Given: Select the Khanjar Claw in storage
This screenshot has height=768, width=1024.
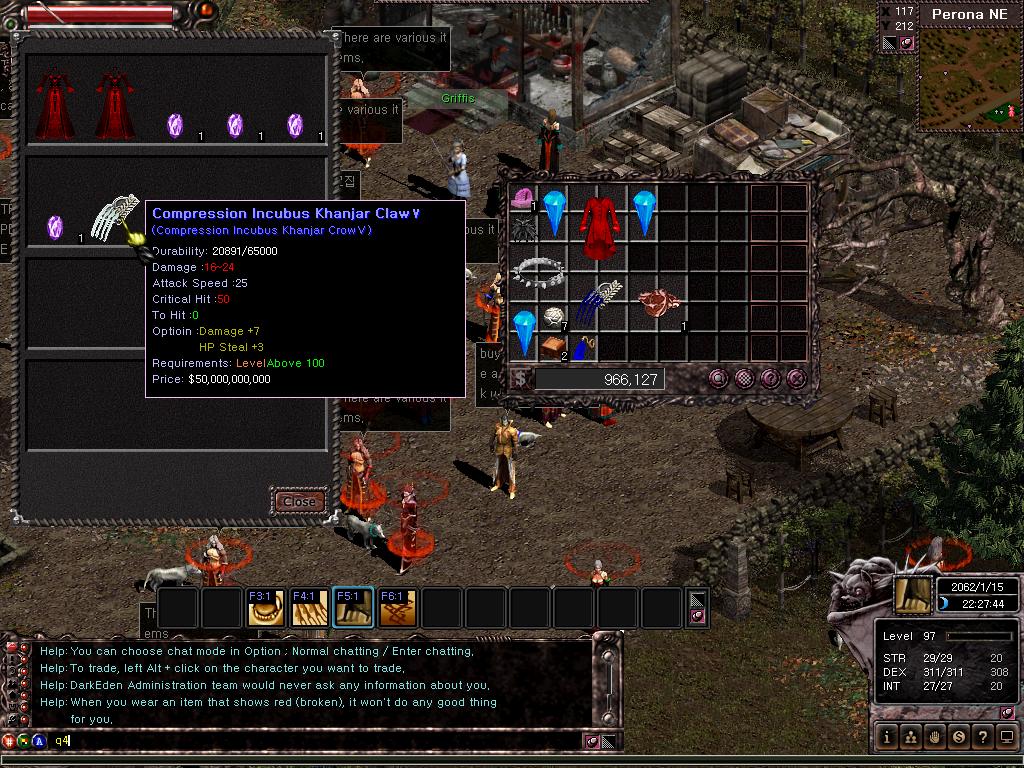Looking at the screenshot, I should tap(113, 222).
